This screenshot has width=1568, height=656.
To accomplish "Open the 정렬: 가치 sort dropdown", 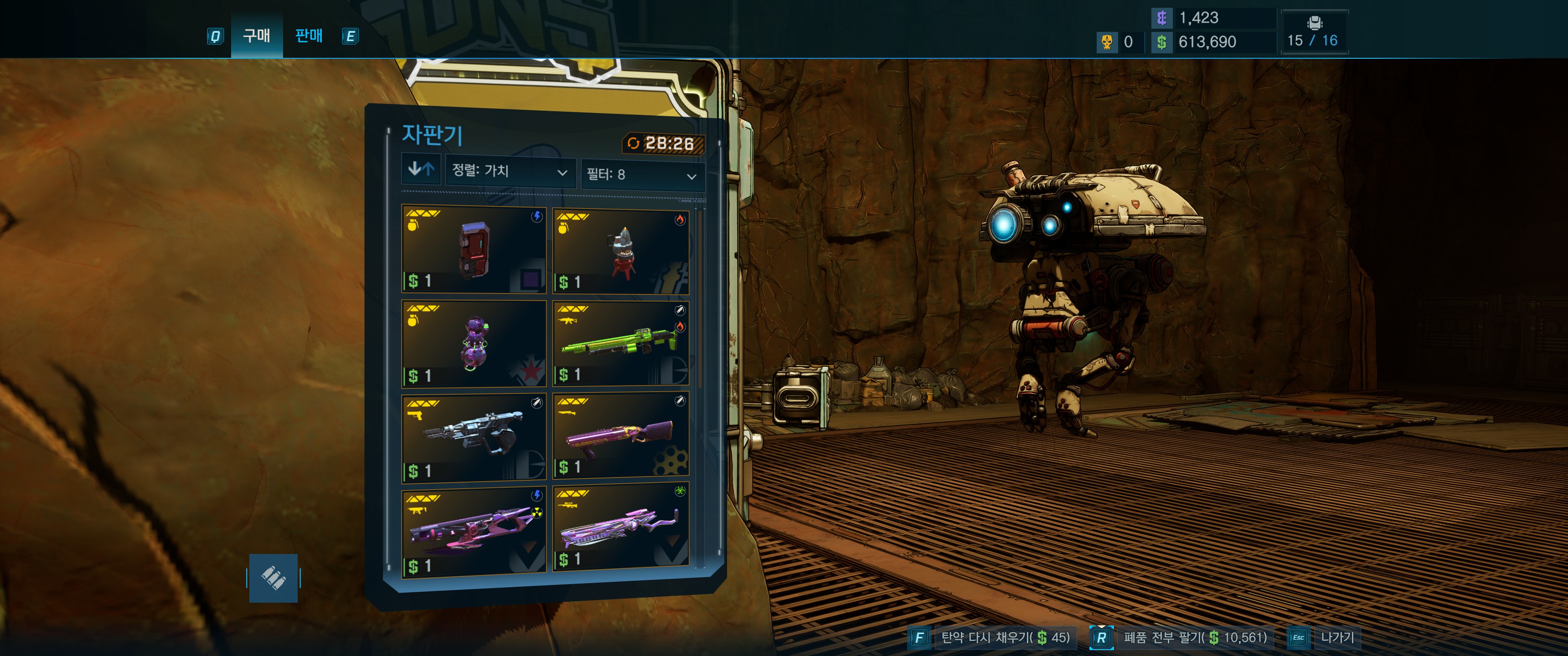I will tap(510, 171).
